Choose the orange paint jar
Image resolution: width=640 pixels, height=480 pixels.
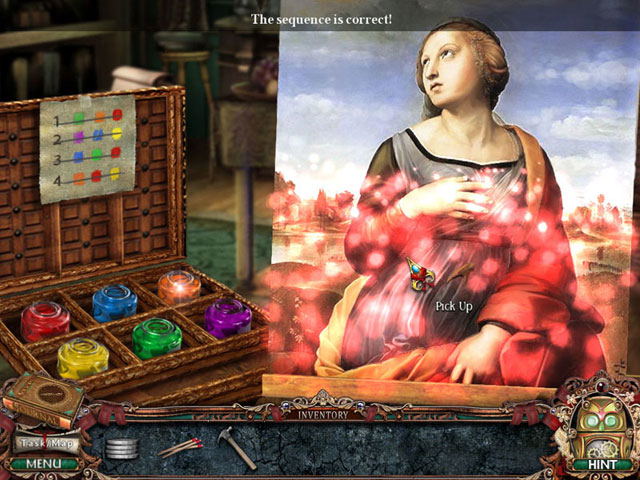pyautogui.click(x=180, y=286)
